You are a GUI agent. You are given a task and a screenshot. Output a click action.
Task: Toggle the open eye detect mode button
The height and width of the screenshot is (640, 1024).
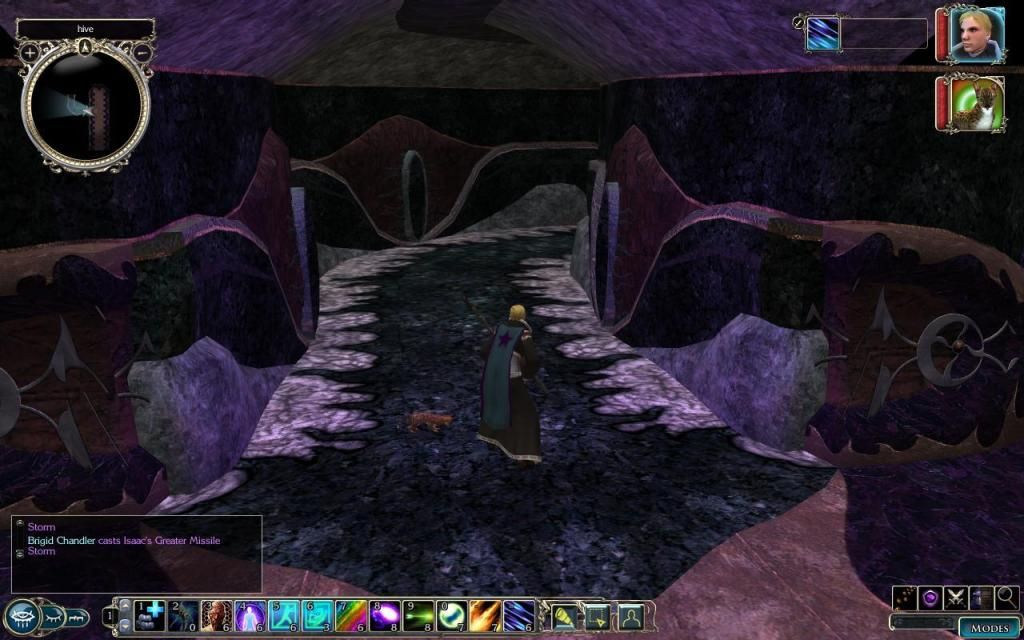[x=23, y=617]
